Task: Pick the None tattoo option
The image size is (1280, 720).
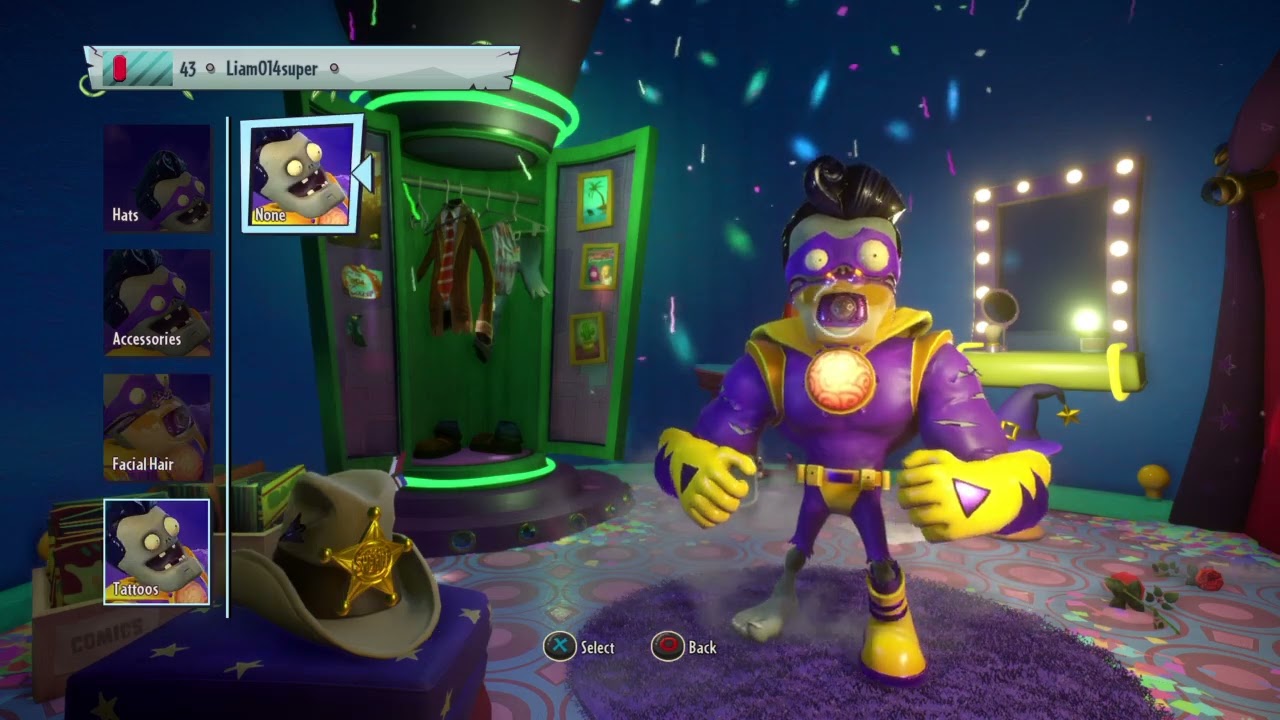Action: pyautogui.click(x=300, y=175)
